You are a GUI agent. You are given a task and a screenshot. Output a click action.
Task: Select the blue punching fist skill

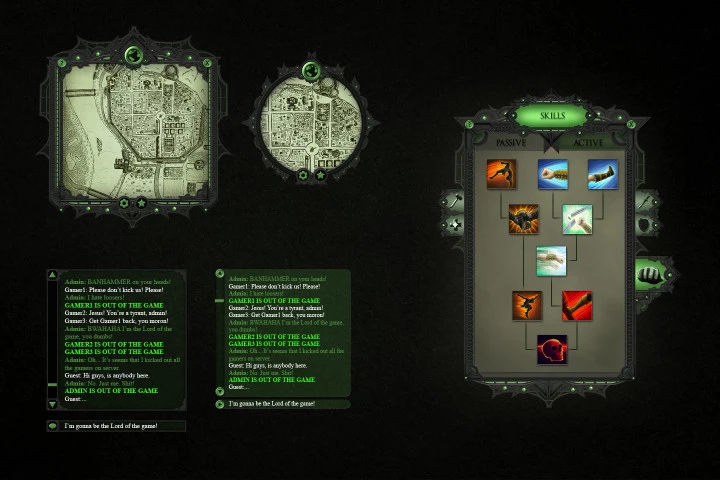[x=552, y=174]
